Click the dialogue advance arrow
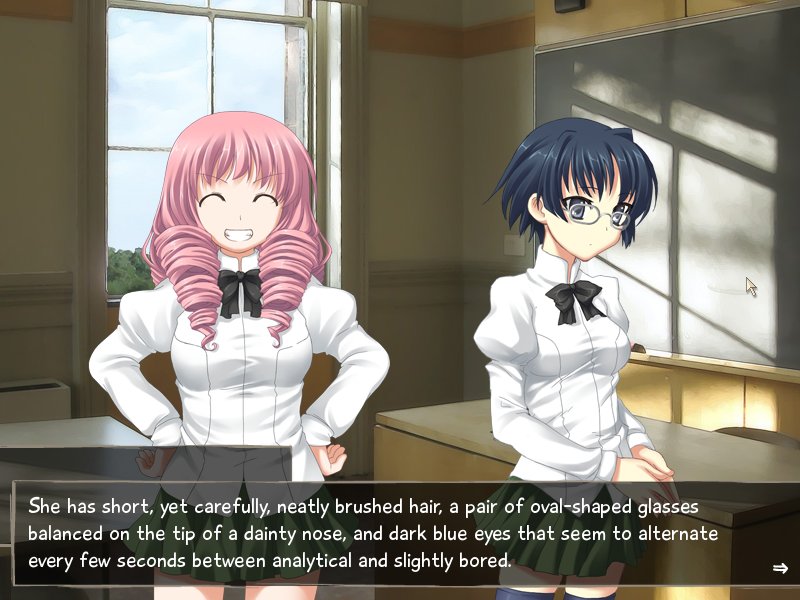 (x=780, y=568)
